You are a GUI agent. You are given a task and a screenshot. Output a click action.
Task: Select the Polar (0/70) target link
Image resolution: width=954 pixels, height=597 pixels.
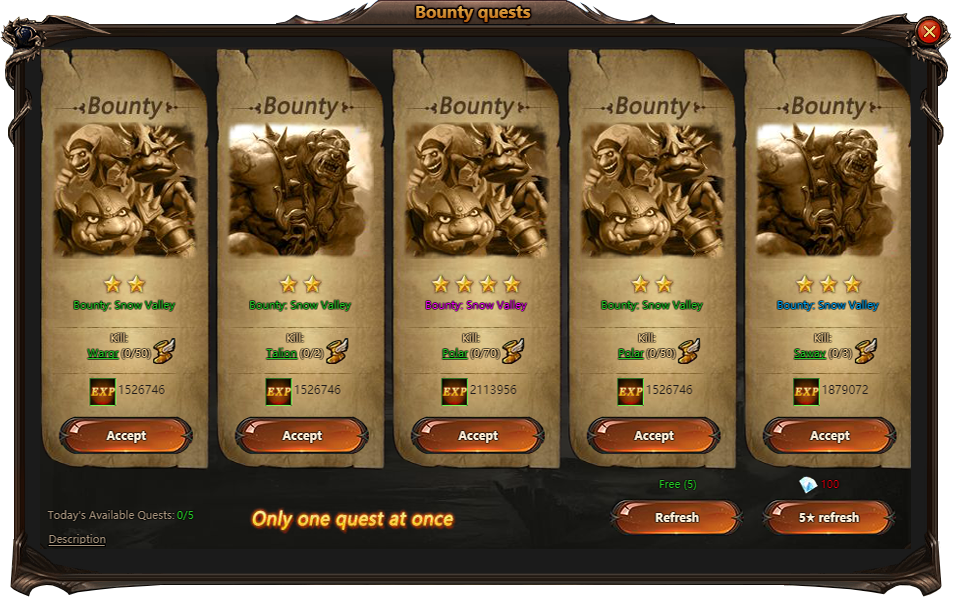[x=454, y=353]
